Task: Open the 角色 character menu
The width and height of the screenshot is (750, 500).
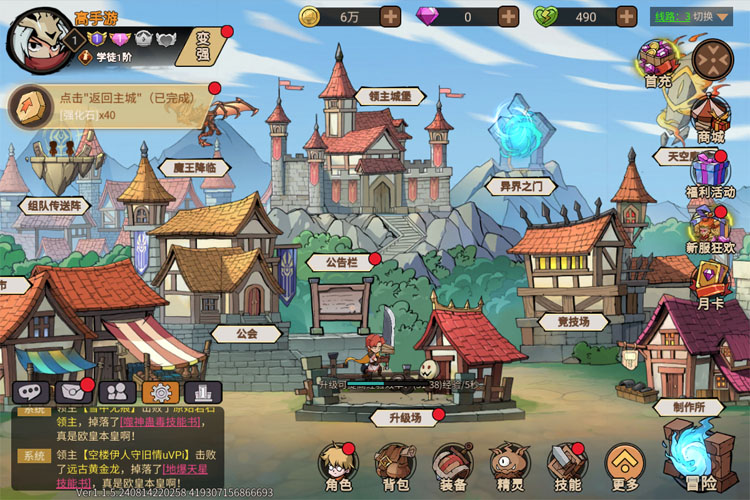Action: coord(338,465)
